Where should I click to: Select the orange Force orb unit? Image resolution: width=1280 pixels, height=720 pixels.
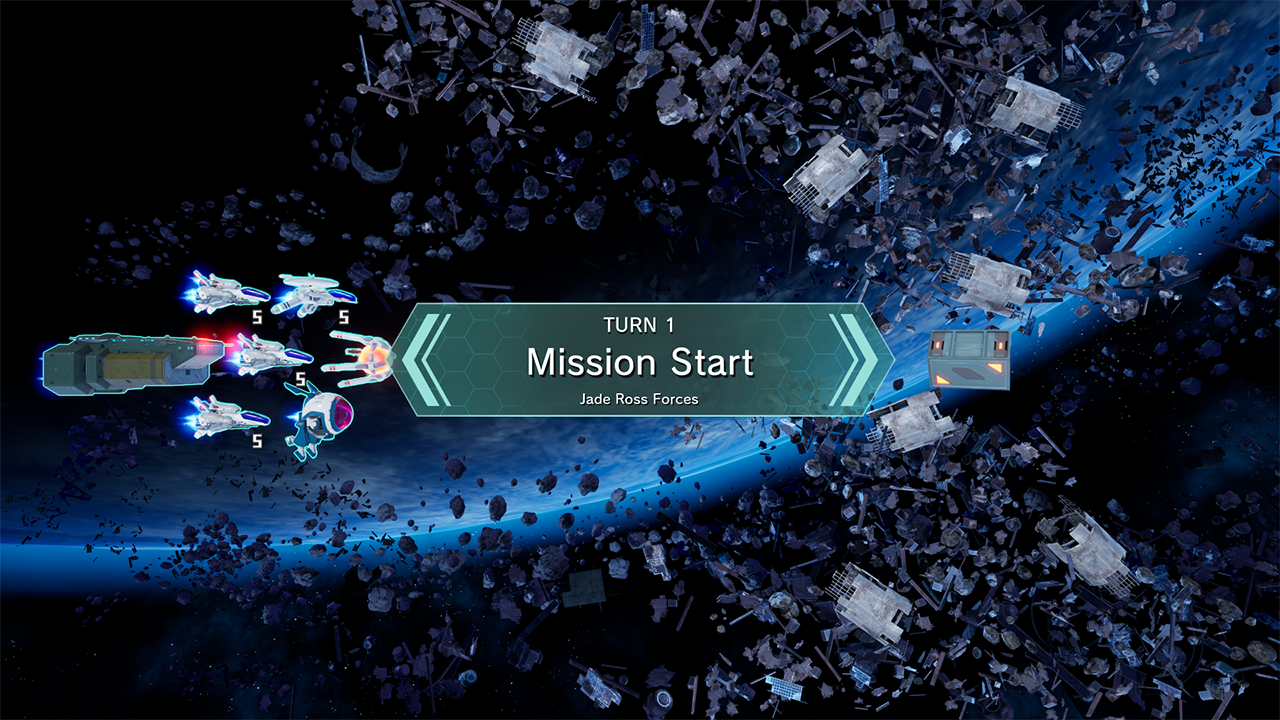pos(369,358)
